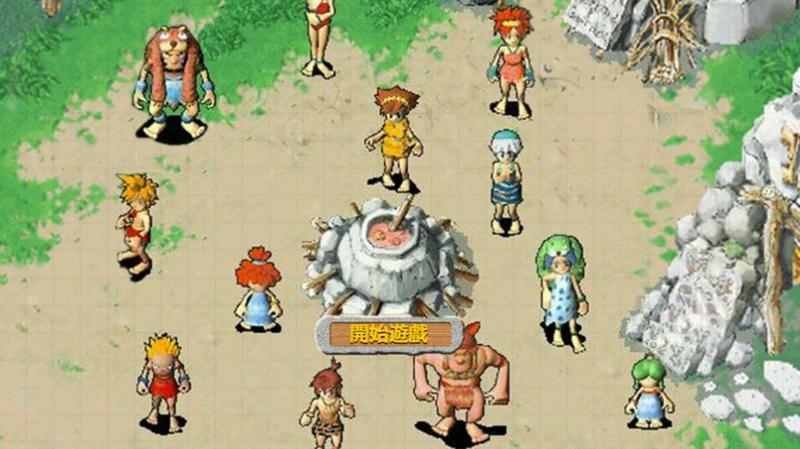Click the 開始遊戲 start game button
800x449 pixels.
click(388, 334)
